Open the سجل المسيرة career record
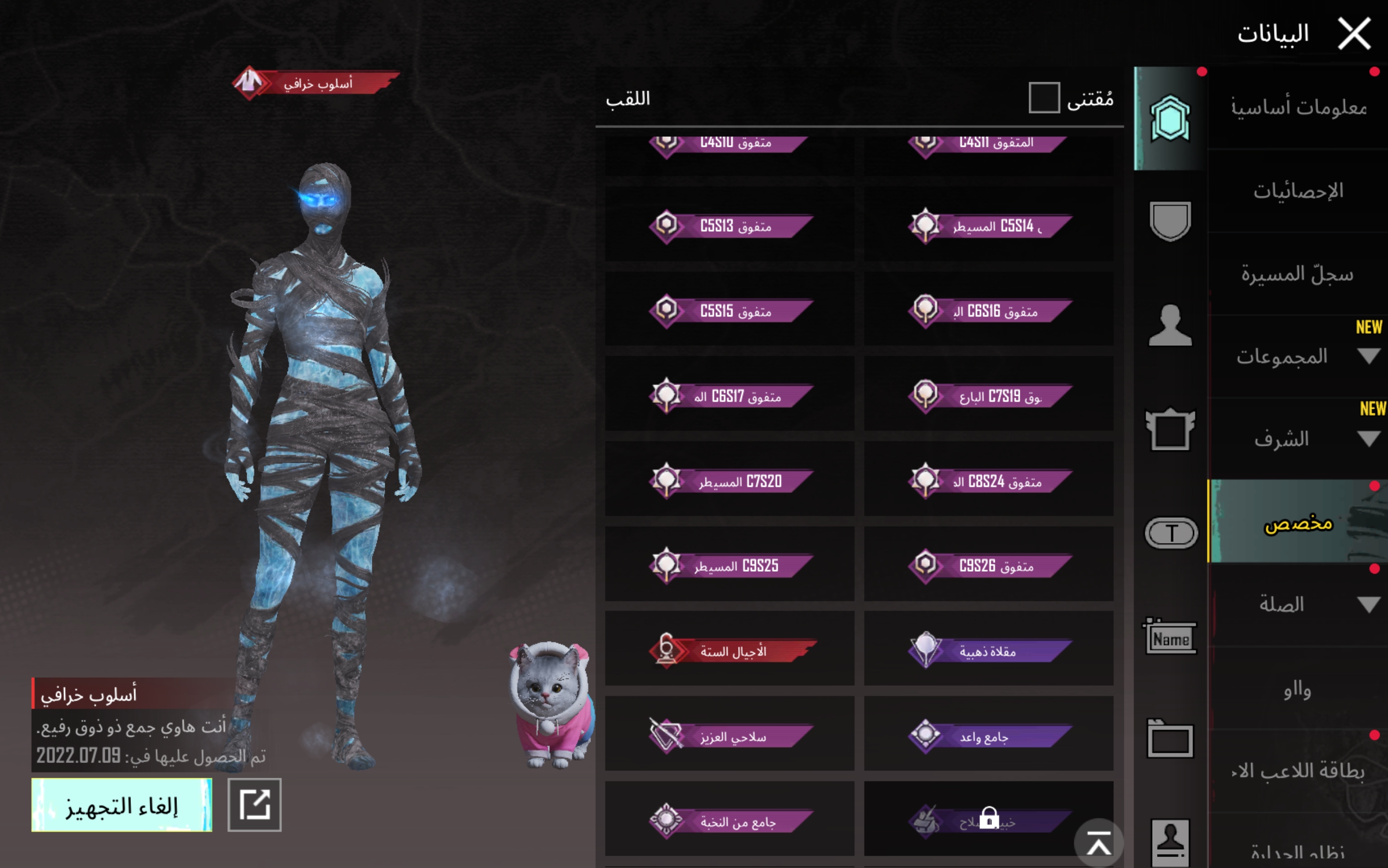Viewport: 1388px width, 868px height. point(1298,274)
